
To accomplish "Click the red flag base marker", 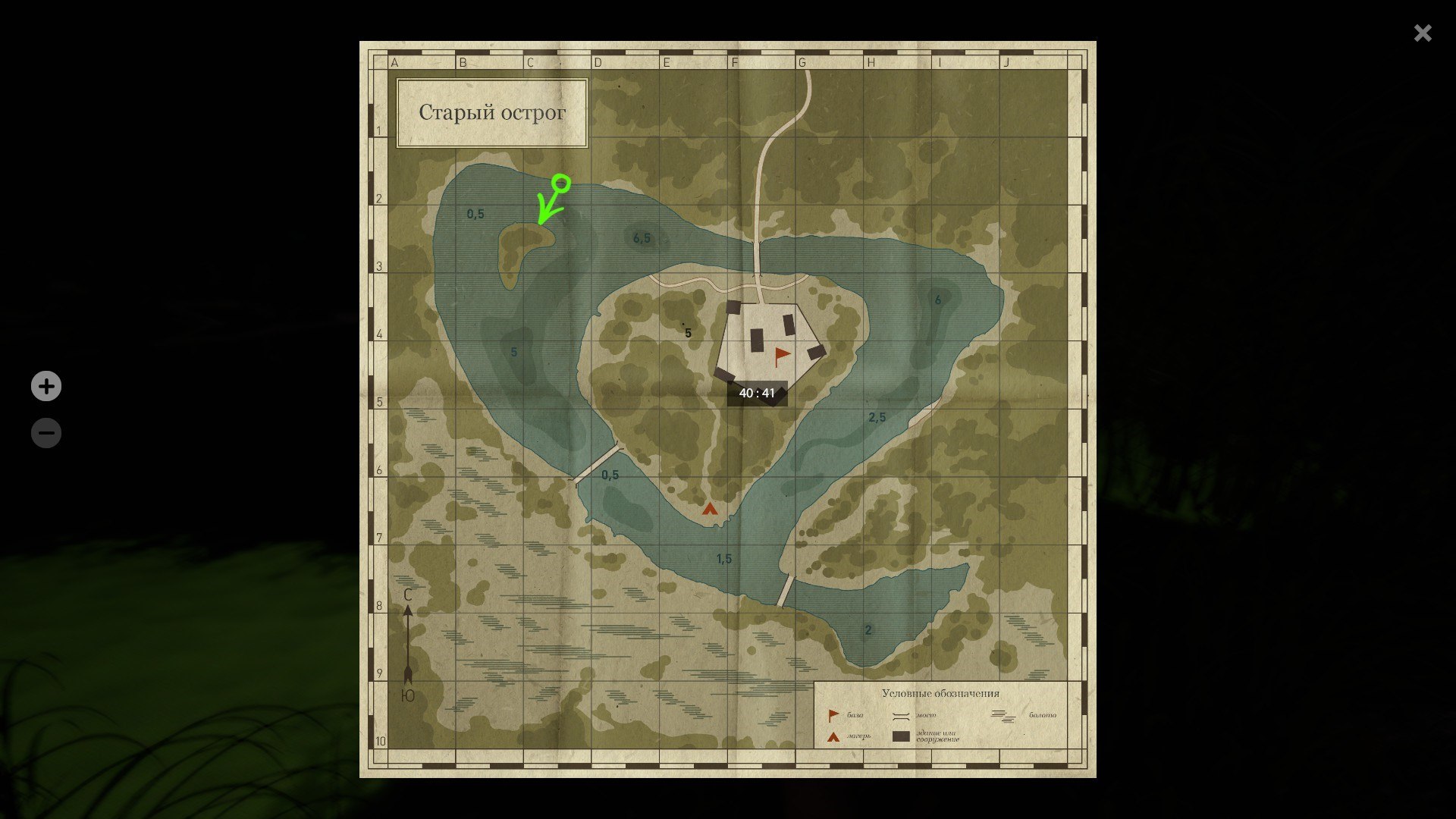I will pyautogui.click(x=781, y=356).
